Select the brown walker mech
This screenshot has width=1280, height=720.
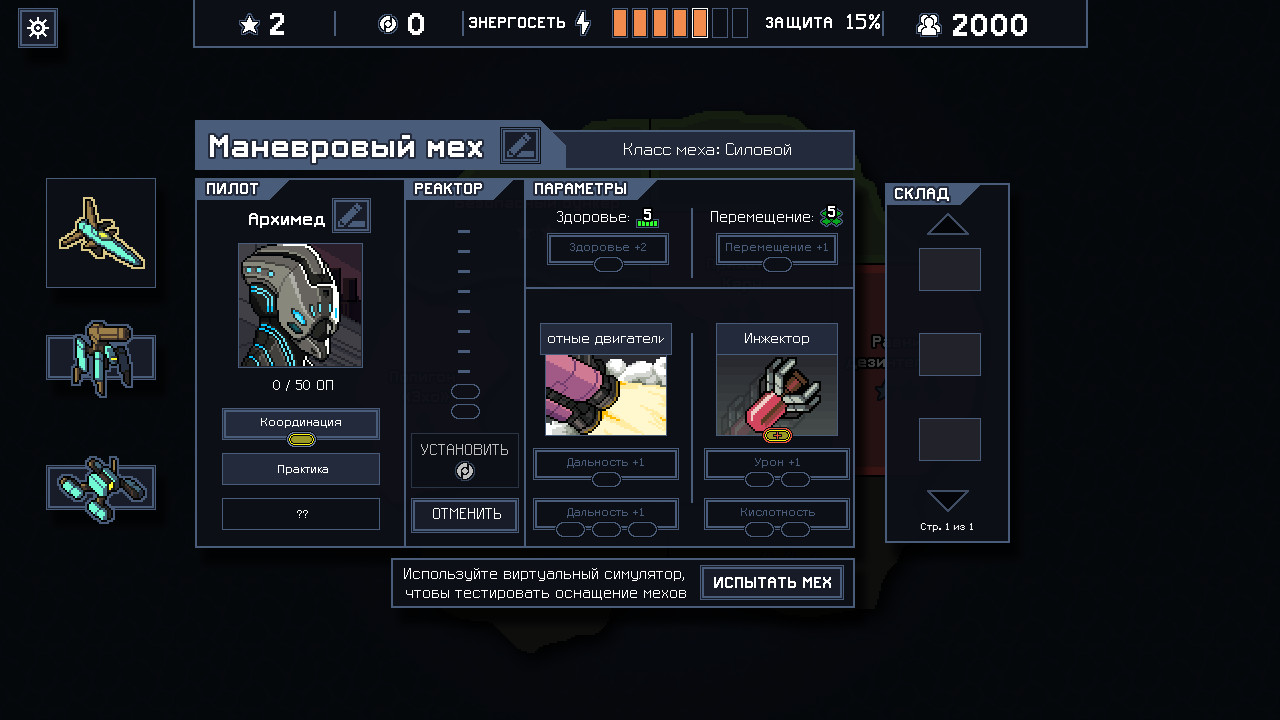click(101, 358)
